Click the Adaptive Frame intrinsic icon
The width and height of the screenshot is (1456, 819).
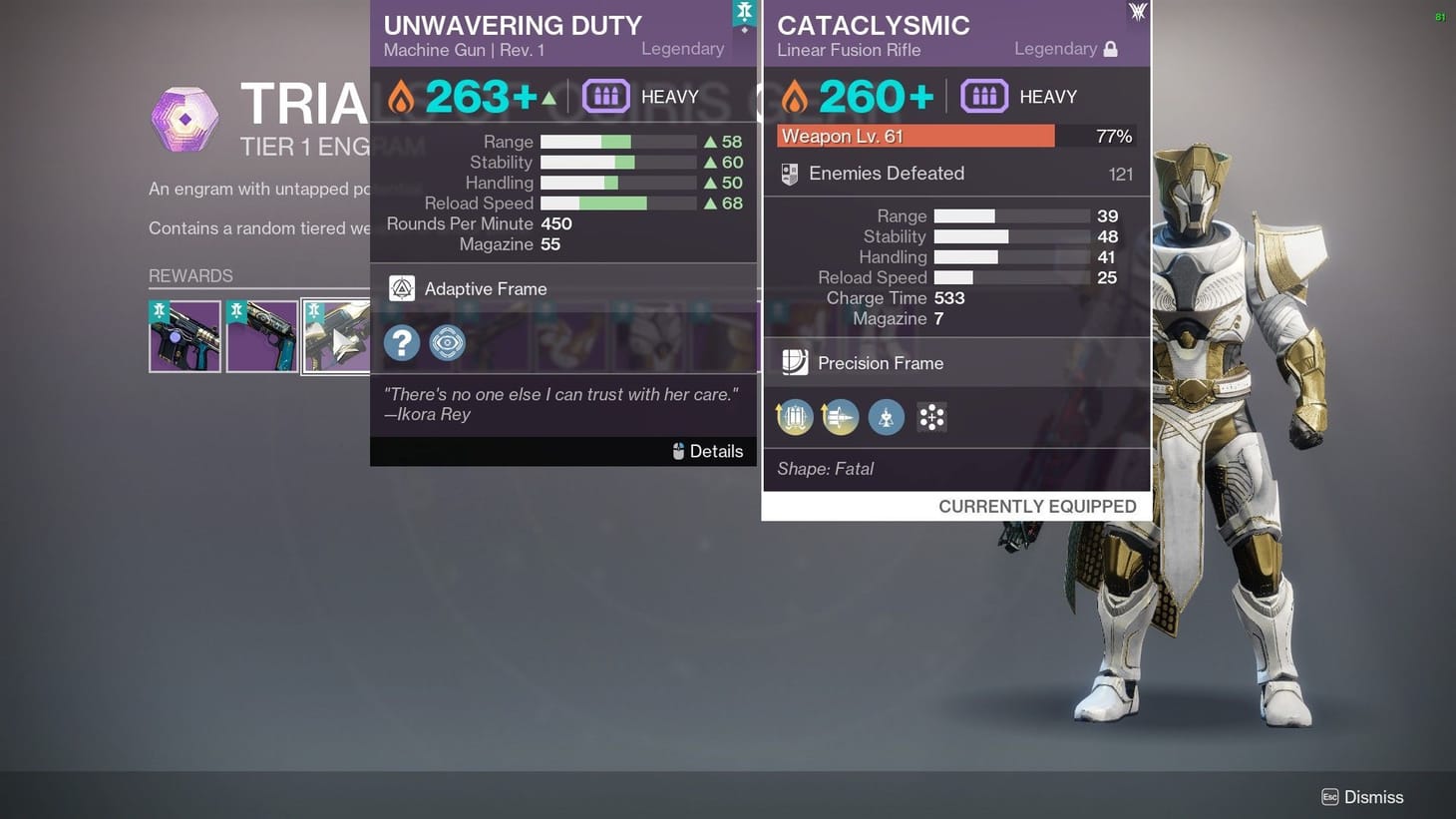tap(401, 288)
